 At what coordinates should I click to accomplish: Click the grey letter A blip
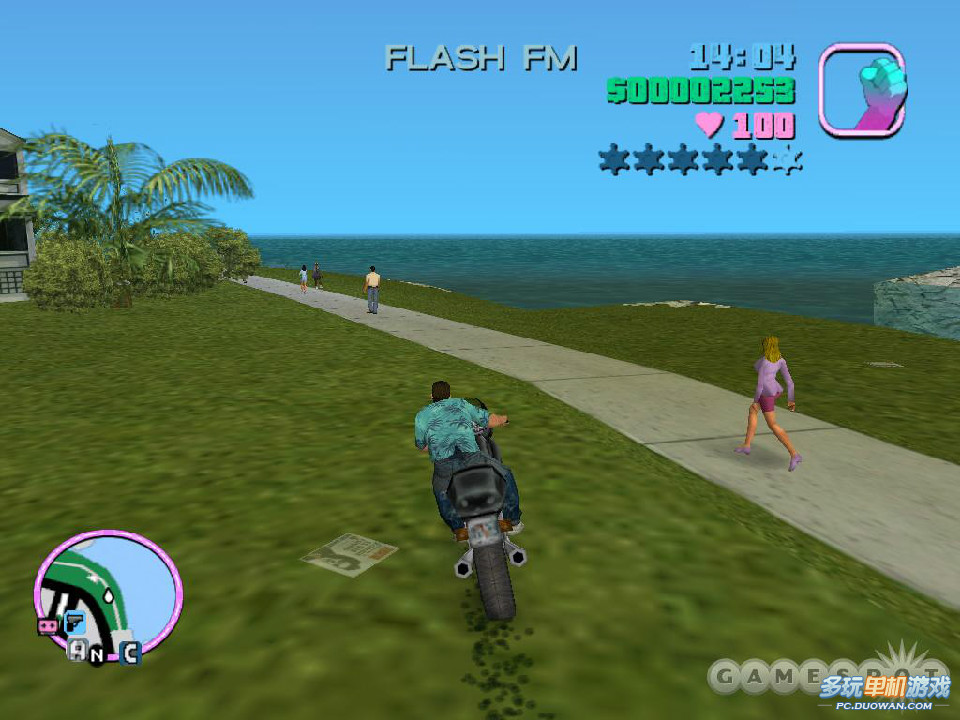(x=77, y=651)
